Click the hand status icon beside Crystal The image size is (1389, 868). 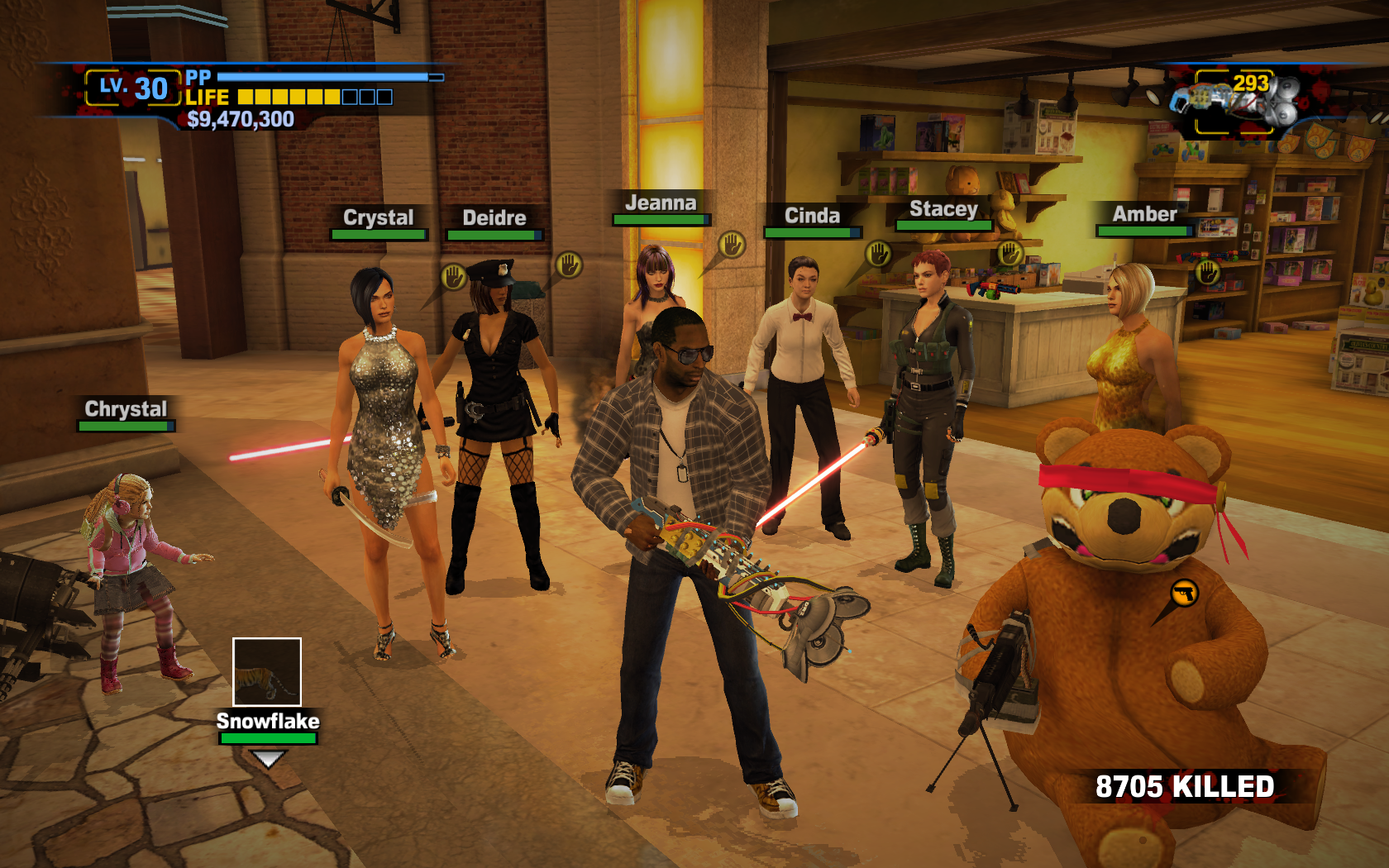pos(453,276)
